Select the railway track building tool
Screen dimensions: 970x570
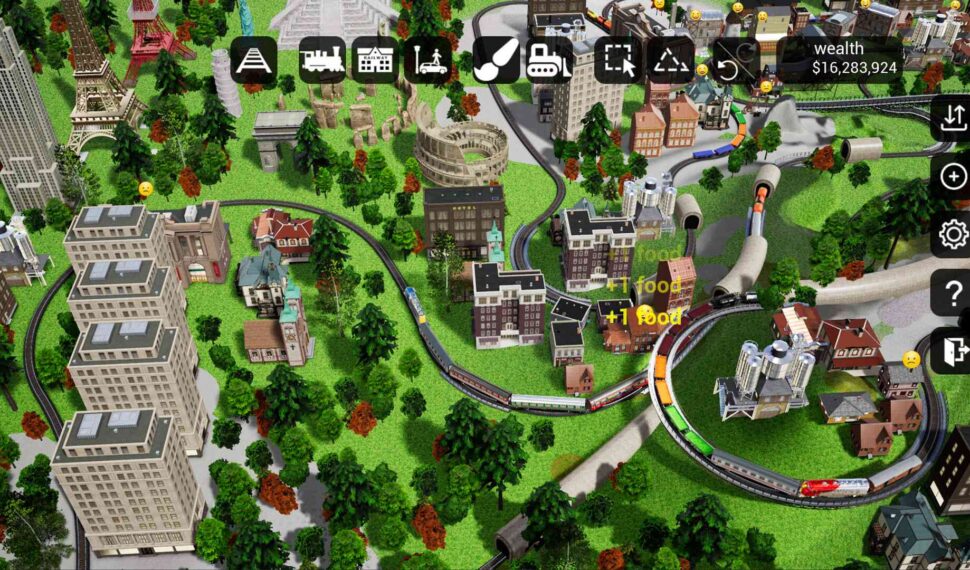(x=254, y=60)
